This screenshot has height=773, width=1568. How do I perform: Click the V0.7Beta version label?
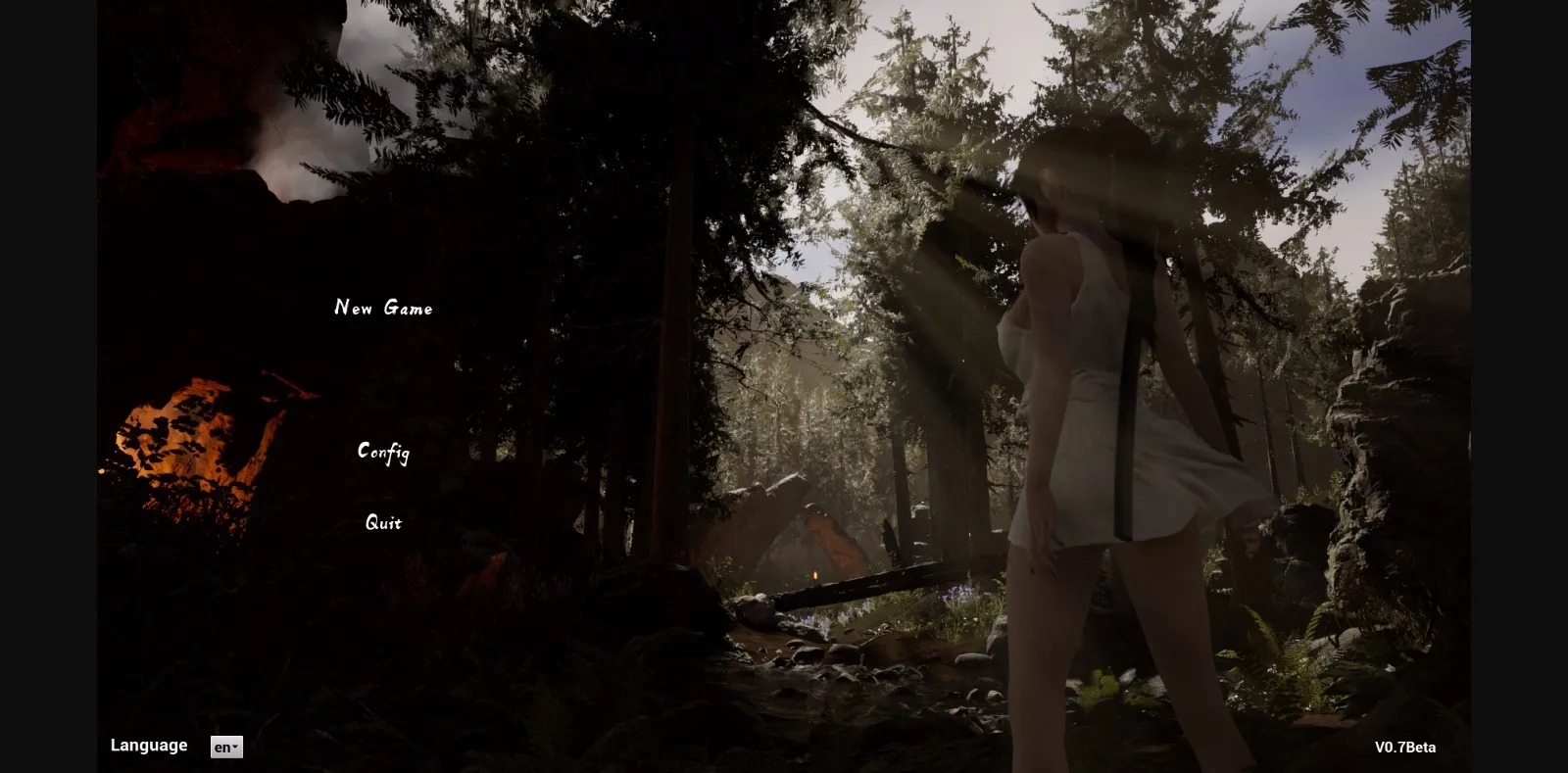[x=1405, y=747]
